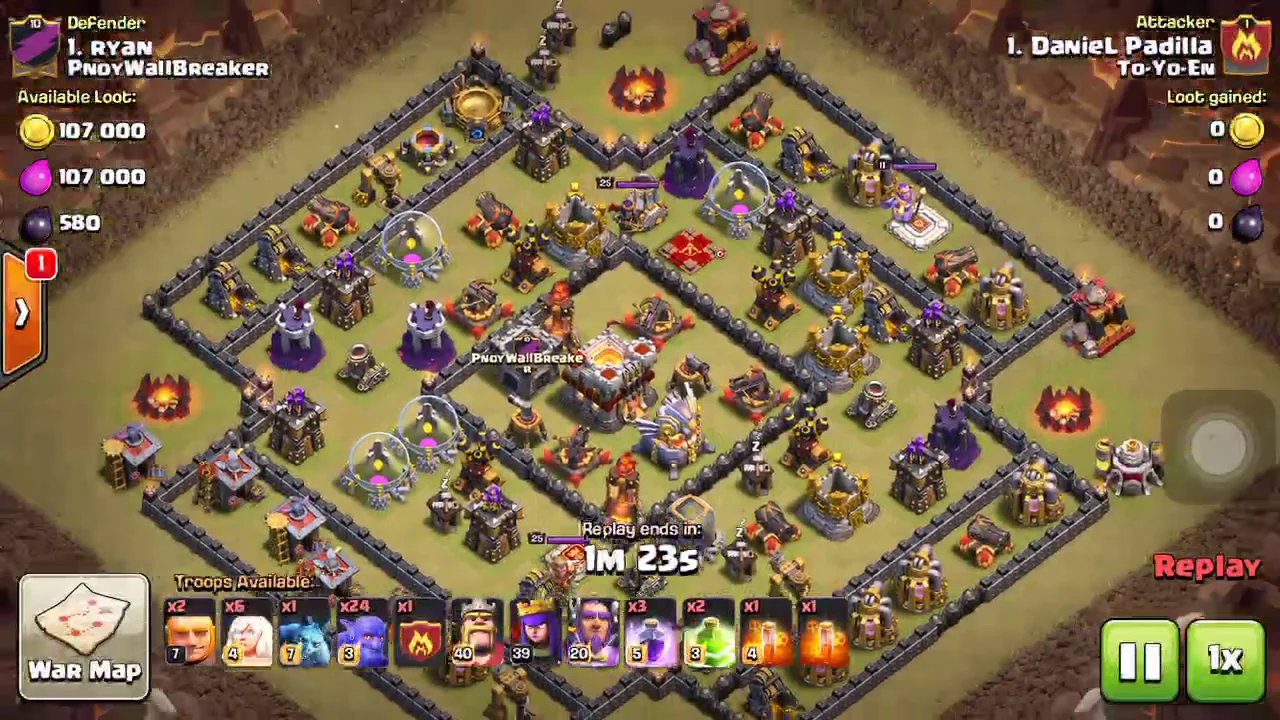The height and width of the screenshot is (720, 1280).
Task: Select the purple Rage spell slot
Action: click(651, 634)
